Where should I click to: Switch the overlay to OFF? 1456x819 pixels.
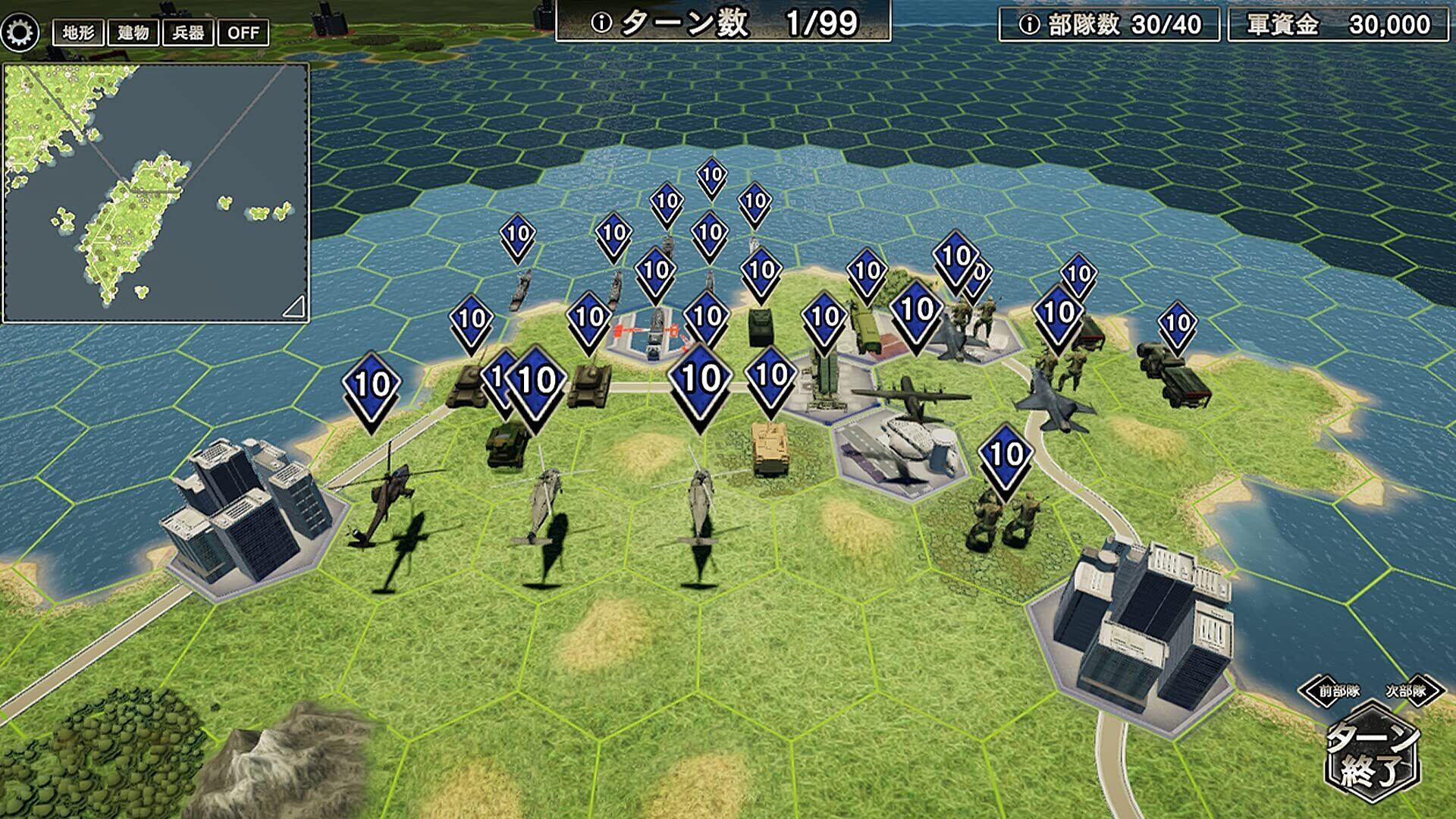pos(243,33)
